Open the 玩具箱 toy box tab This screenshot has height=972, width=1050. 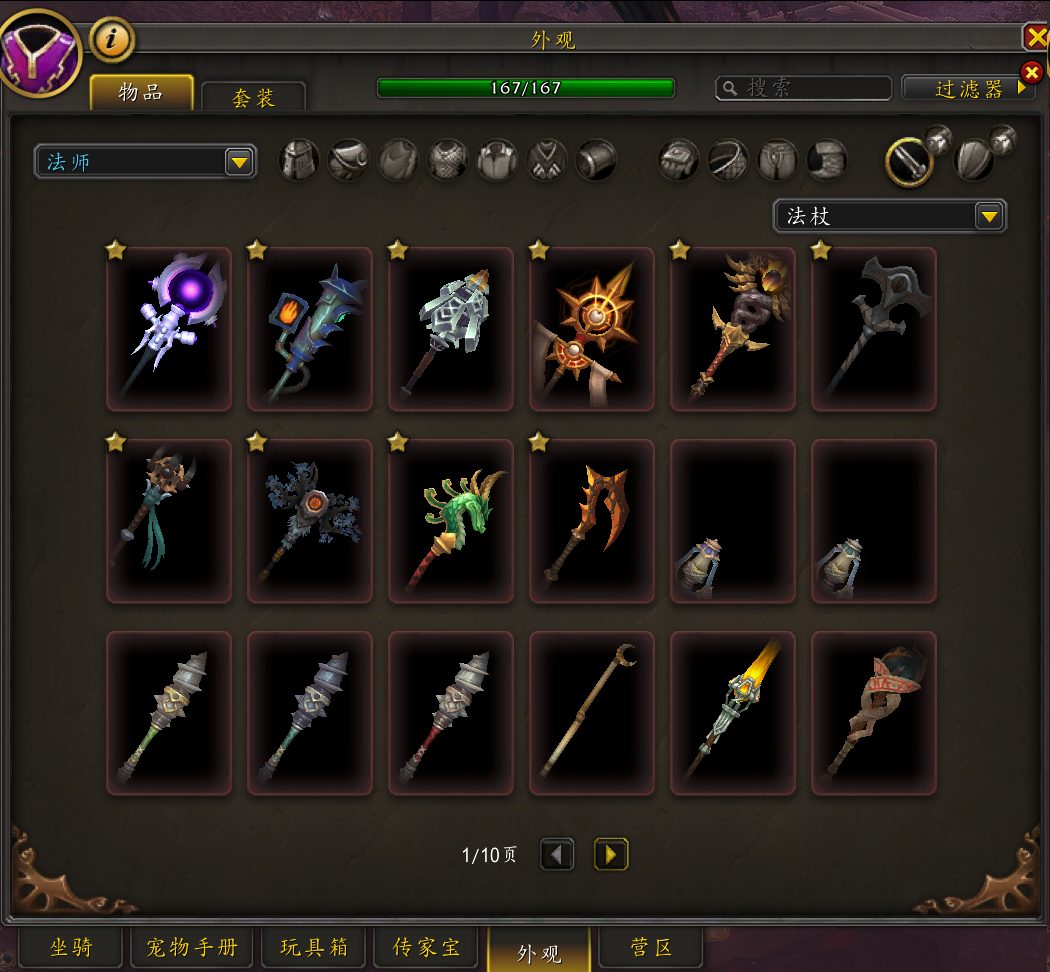(313, 948)
